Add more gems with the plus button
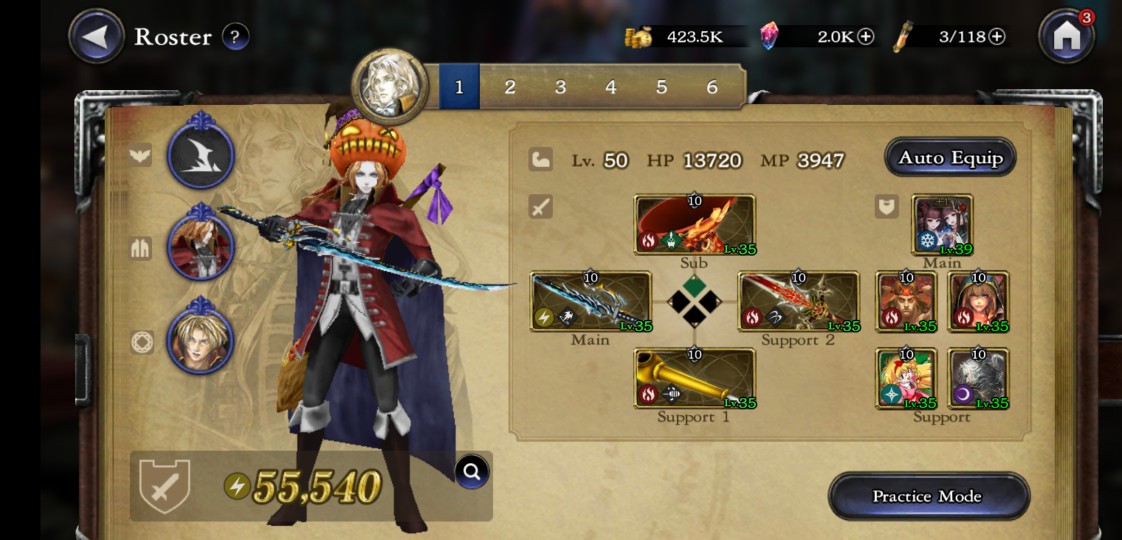 [x=866, y=37]
